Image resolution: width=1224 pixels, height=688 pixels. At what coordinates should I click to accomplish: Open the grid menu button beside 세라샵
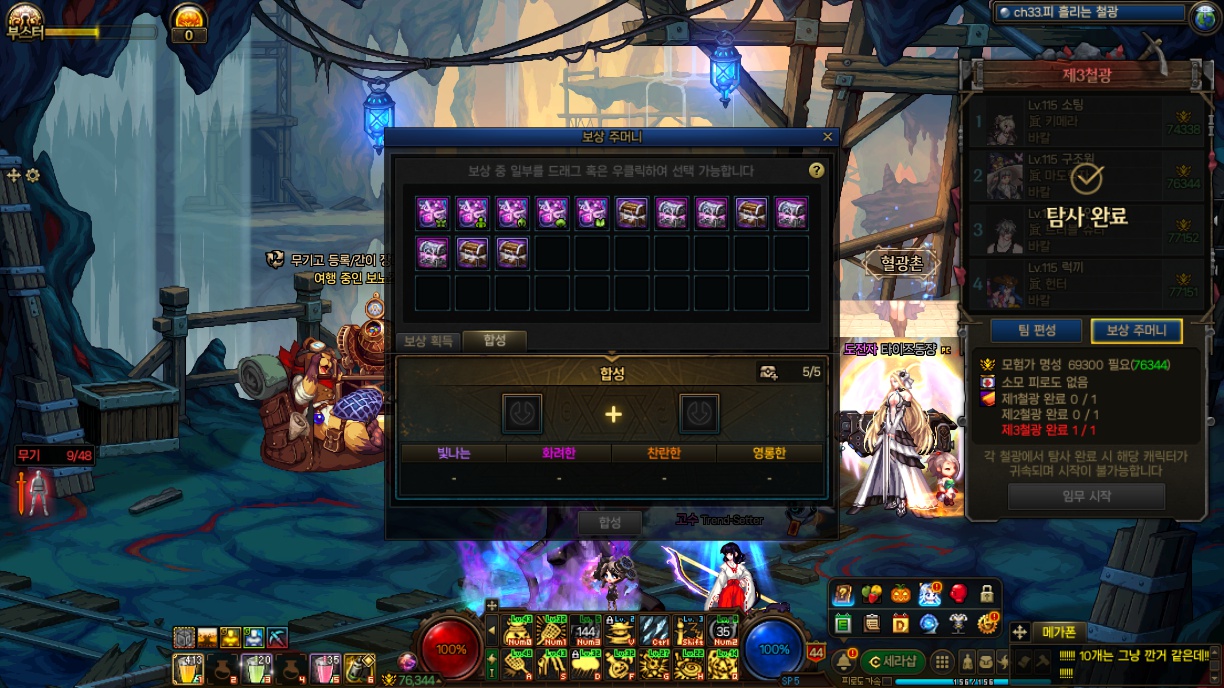pos(942,661)
